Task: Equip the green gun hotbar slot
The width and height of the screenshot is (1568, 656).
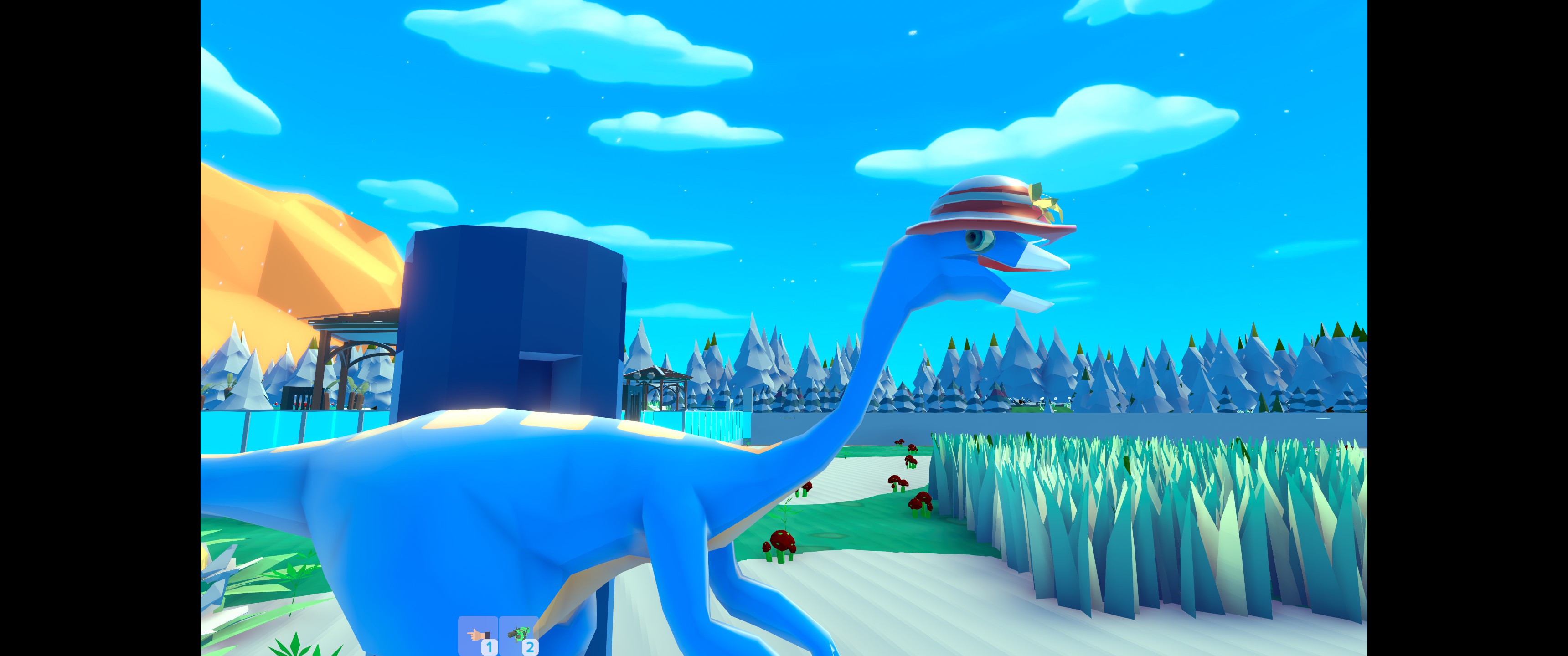Action: [x=519, y=635]
